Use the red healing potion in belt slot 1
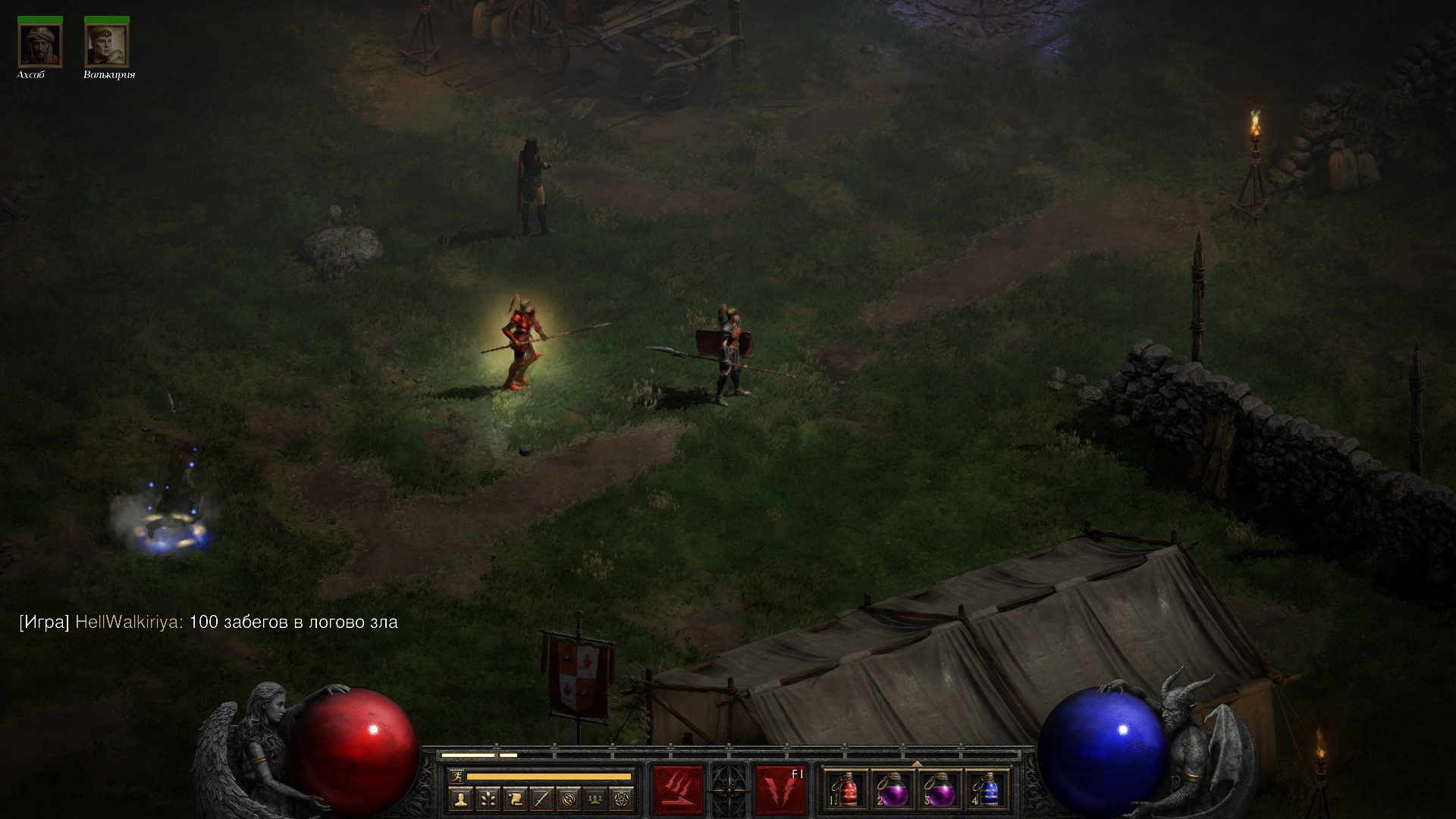The height and width of the screenshot is (819, 1456). click(x=847, y=789)
